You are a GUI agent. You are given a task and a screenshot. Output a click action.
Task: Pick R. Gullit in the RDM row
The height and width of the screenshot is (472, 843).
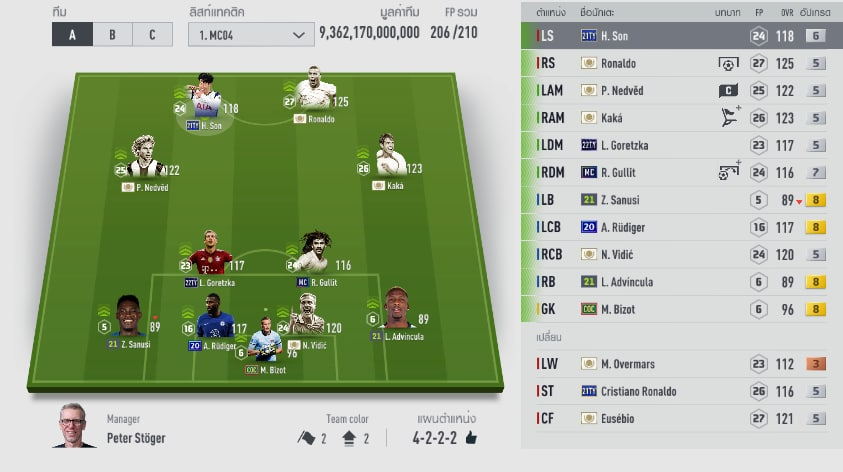680,172
